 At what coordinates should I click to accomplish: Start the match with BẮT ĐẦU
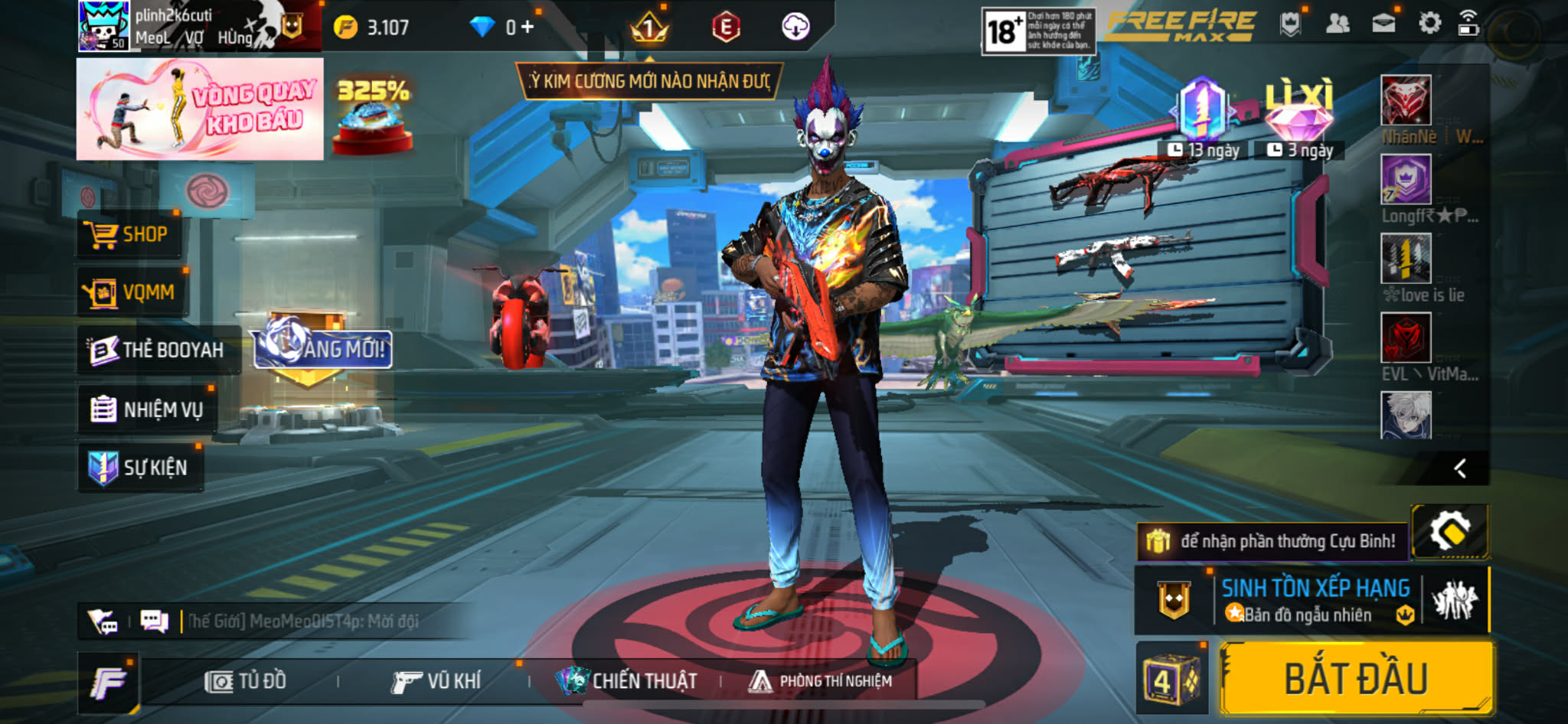point(1356,679)
